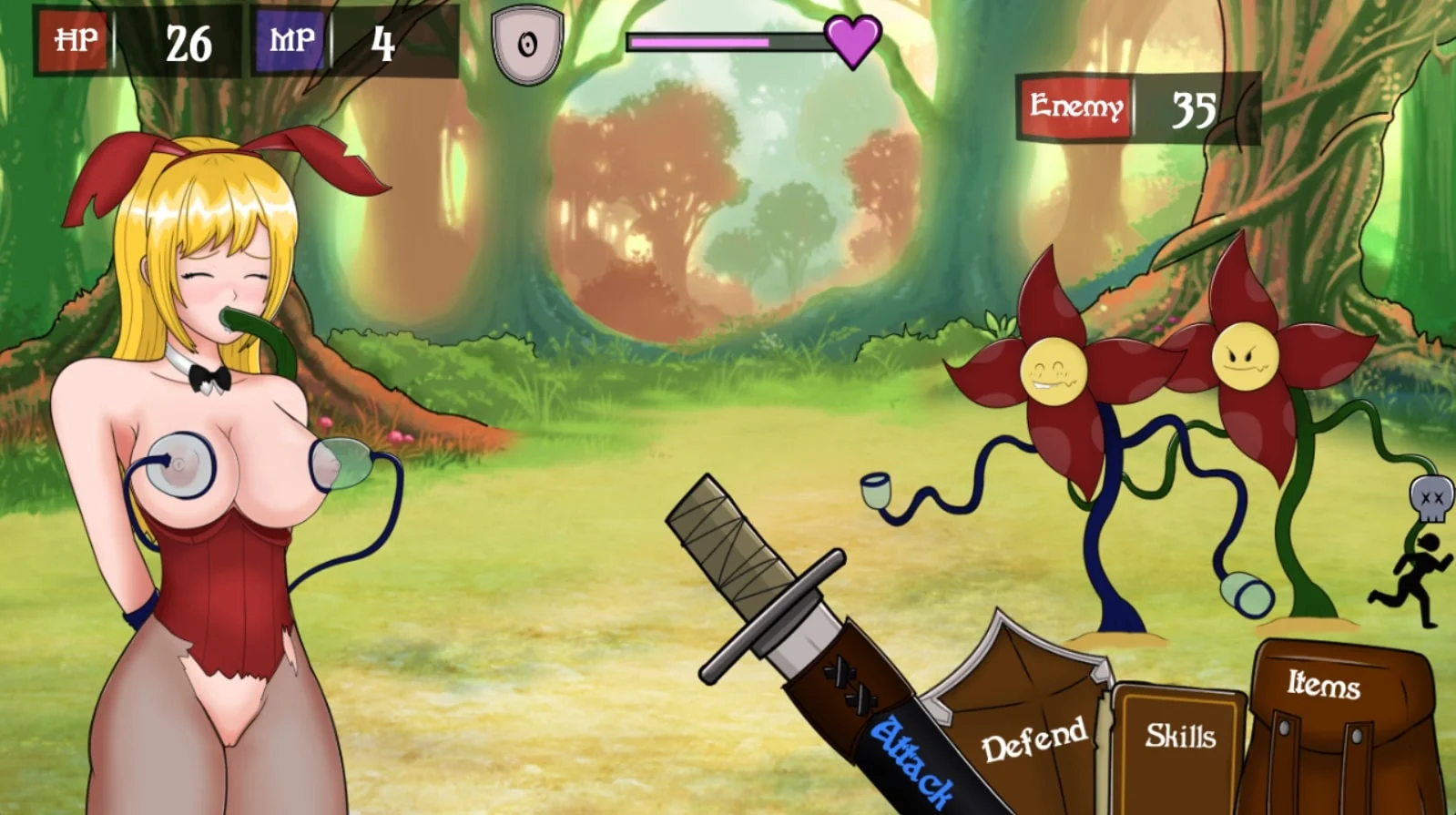Viewport: 1456px width, 815px height.
Task: Flee battle via the running man icon
Action: (x=1410, y=578)
